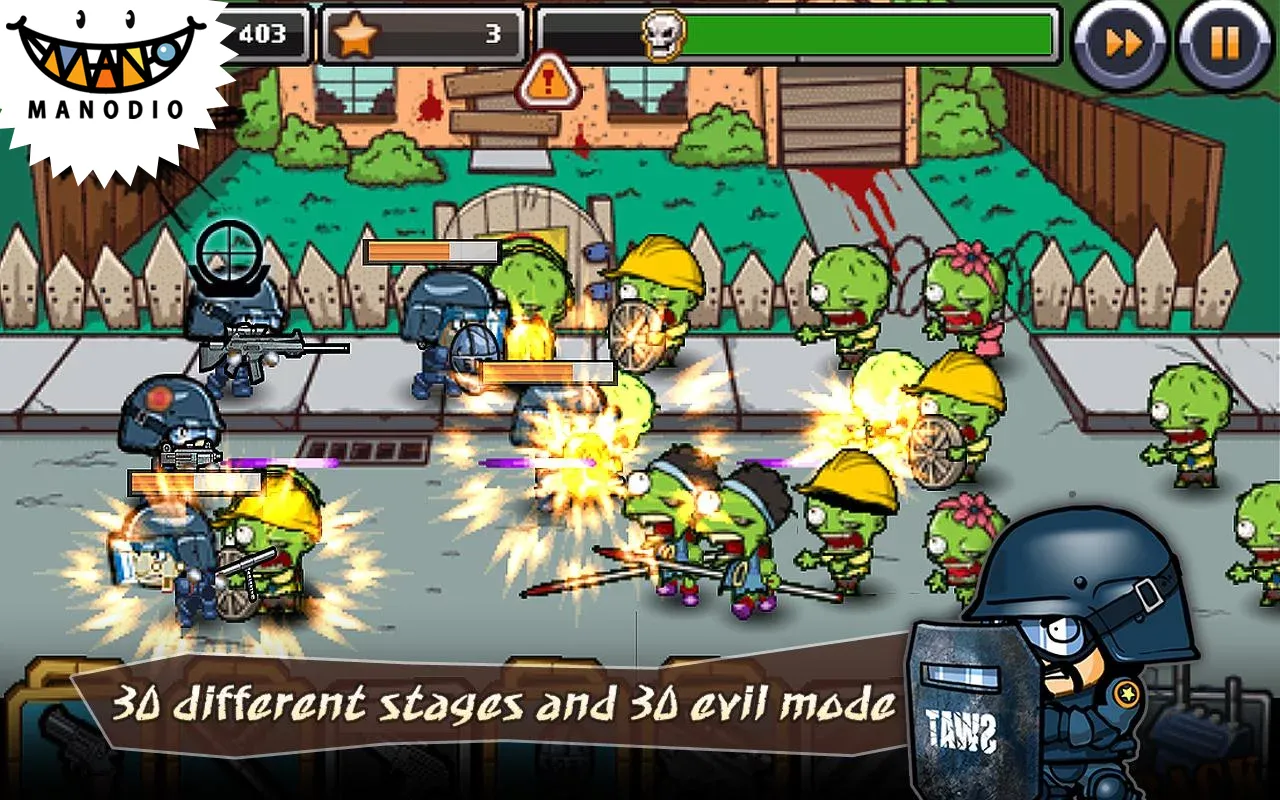Image resolution: width=1280 pixels, height=800 pixels.
Task: Pause the game
Action: [1224, 43]
